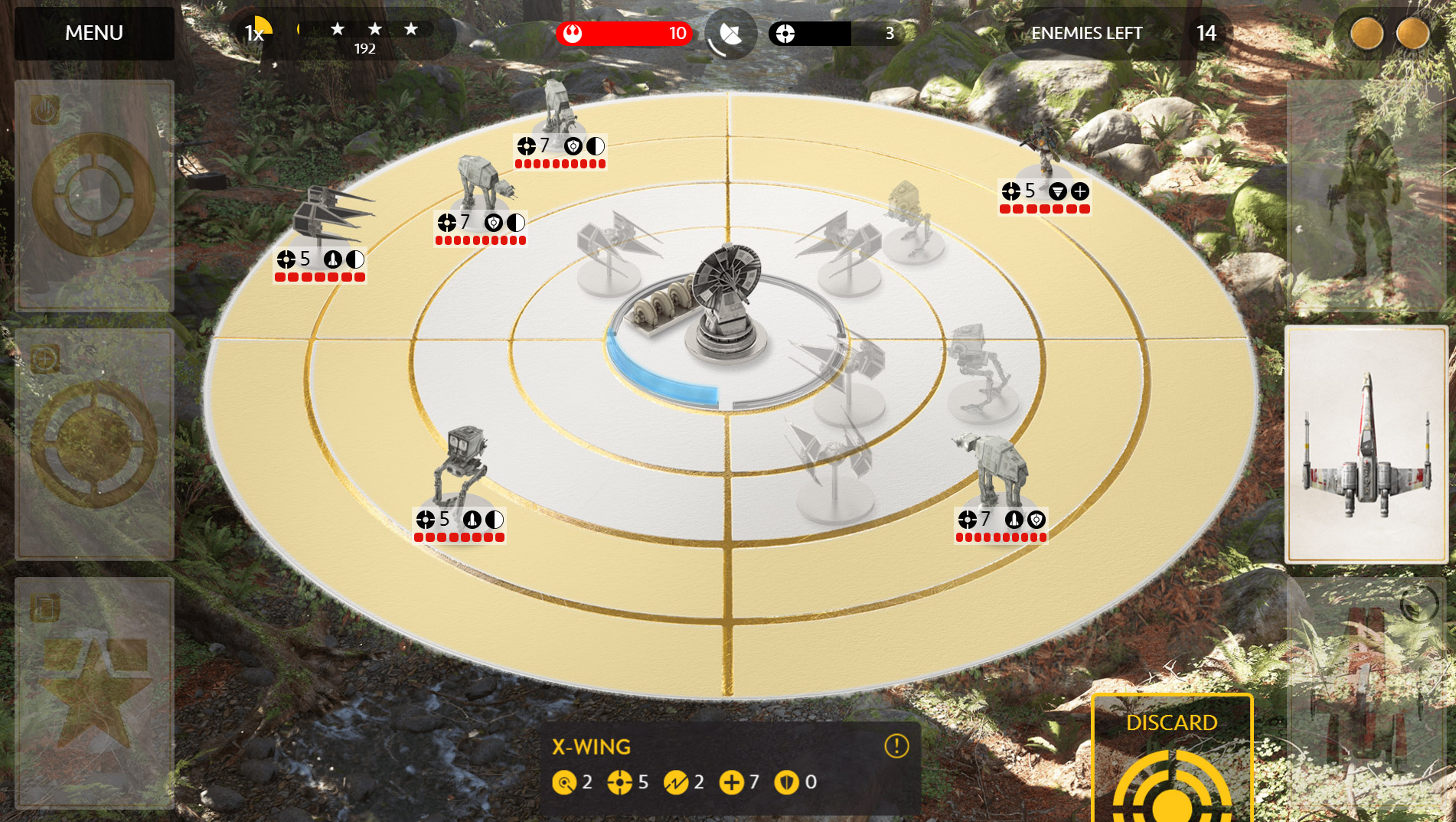Toggle the right gold circle in top right corner
Image resolution: width=1456 pixels, height=822 pixels.
coord(1411,33)
